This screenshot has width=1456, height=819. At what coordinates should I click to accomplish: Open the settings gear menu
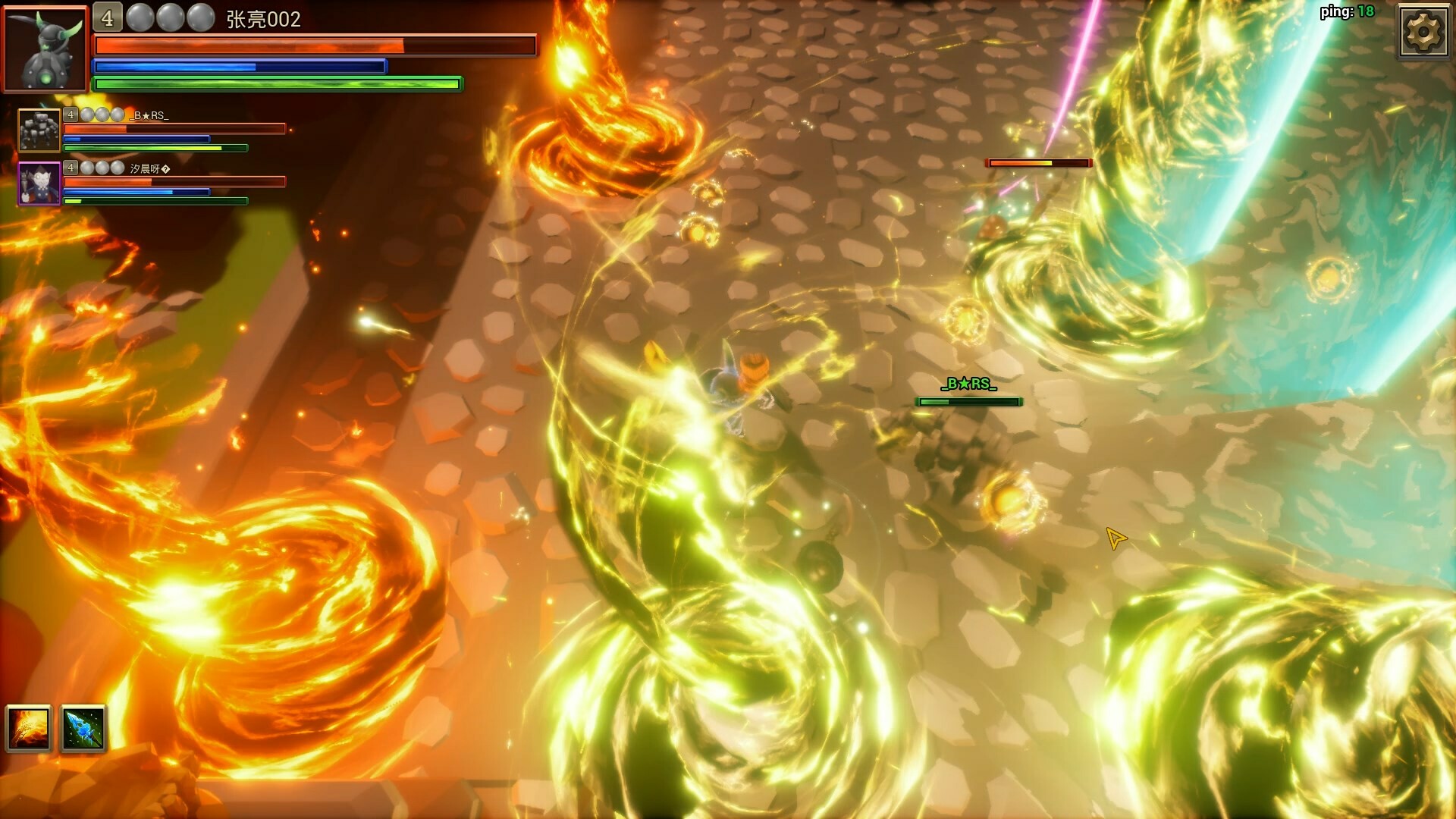coord(1424,33)
